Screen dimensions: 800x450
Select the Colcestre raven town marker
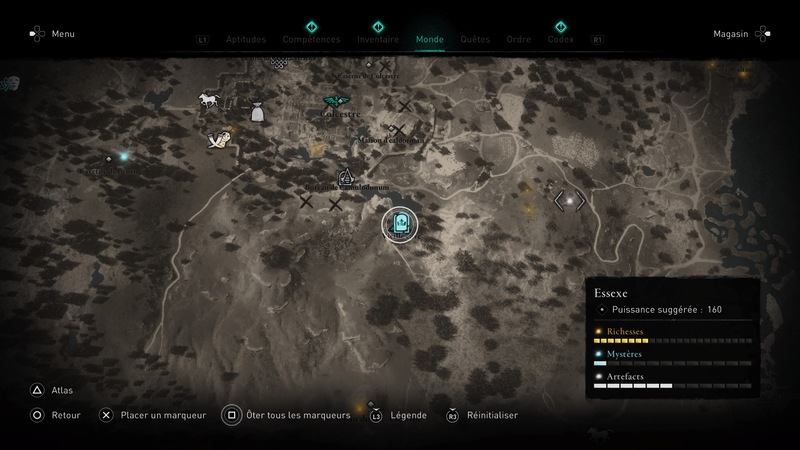pos(336,101)
